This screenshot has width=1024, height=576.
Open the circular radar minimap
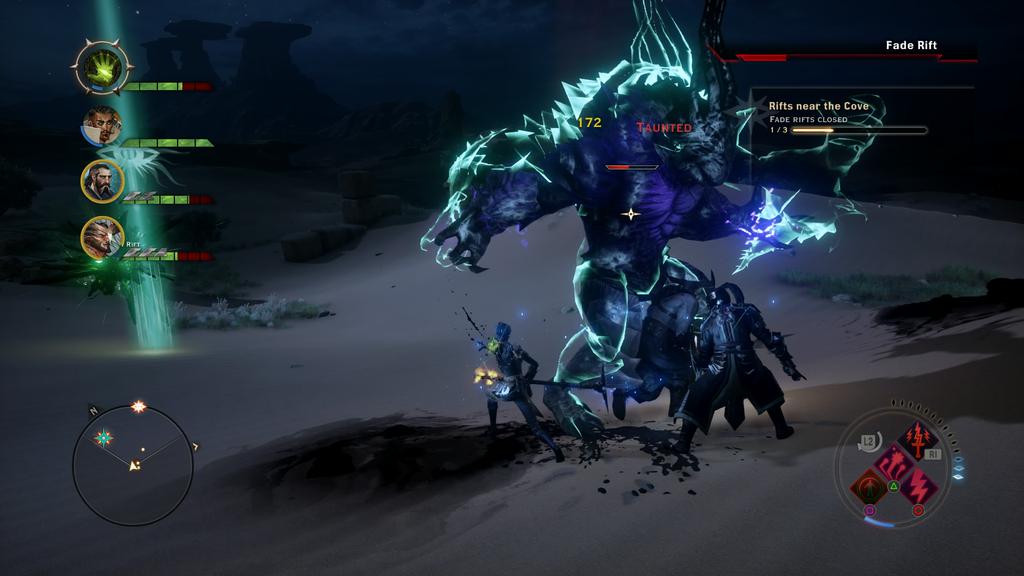(x=133, y=465)
